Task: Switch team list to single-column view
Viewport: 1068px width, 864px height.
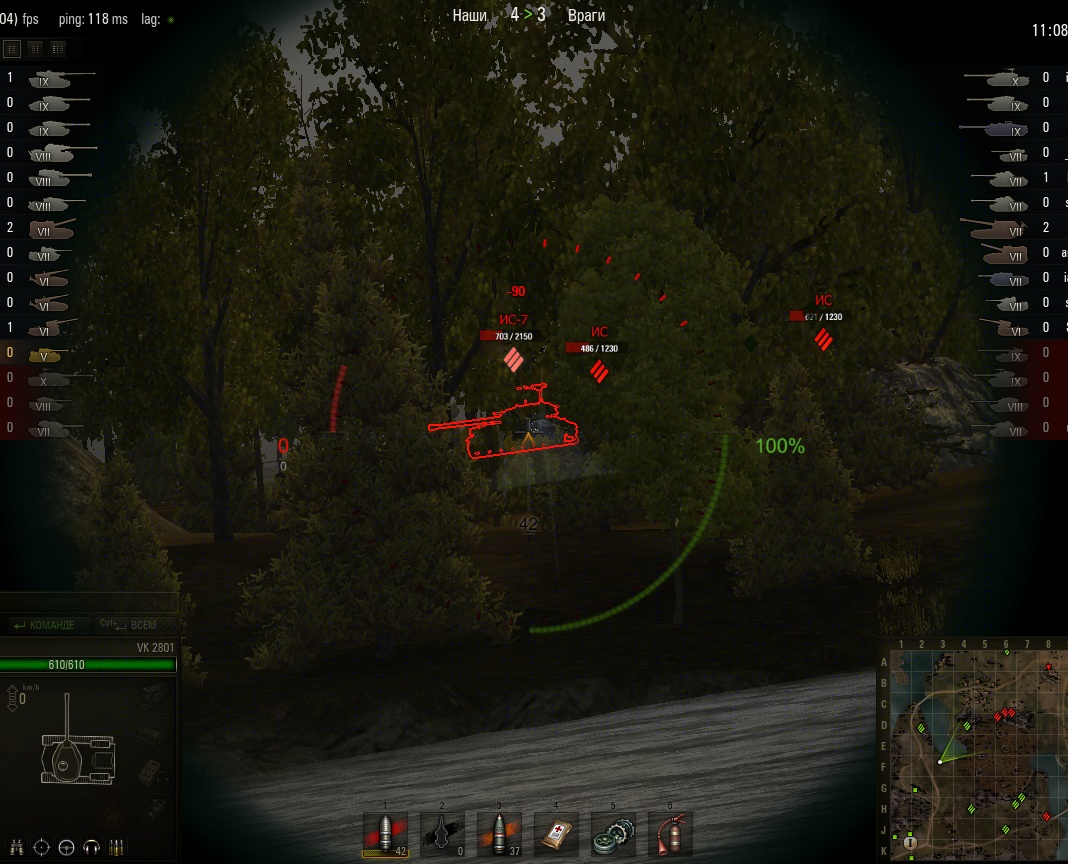Action: point(13,48)
